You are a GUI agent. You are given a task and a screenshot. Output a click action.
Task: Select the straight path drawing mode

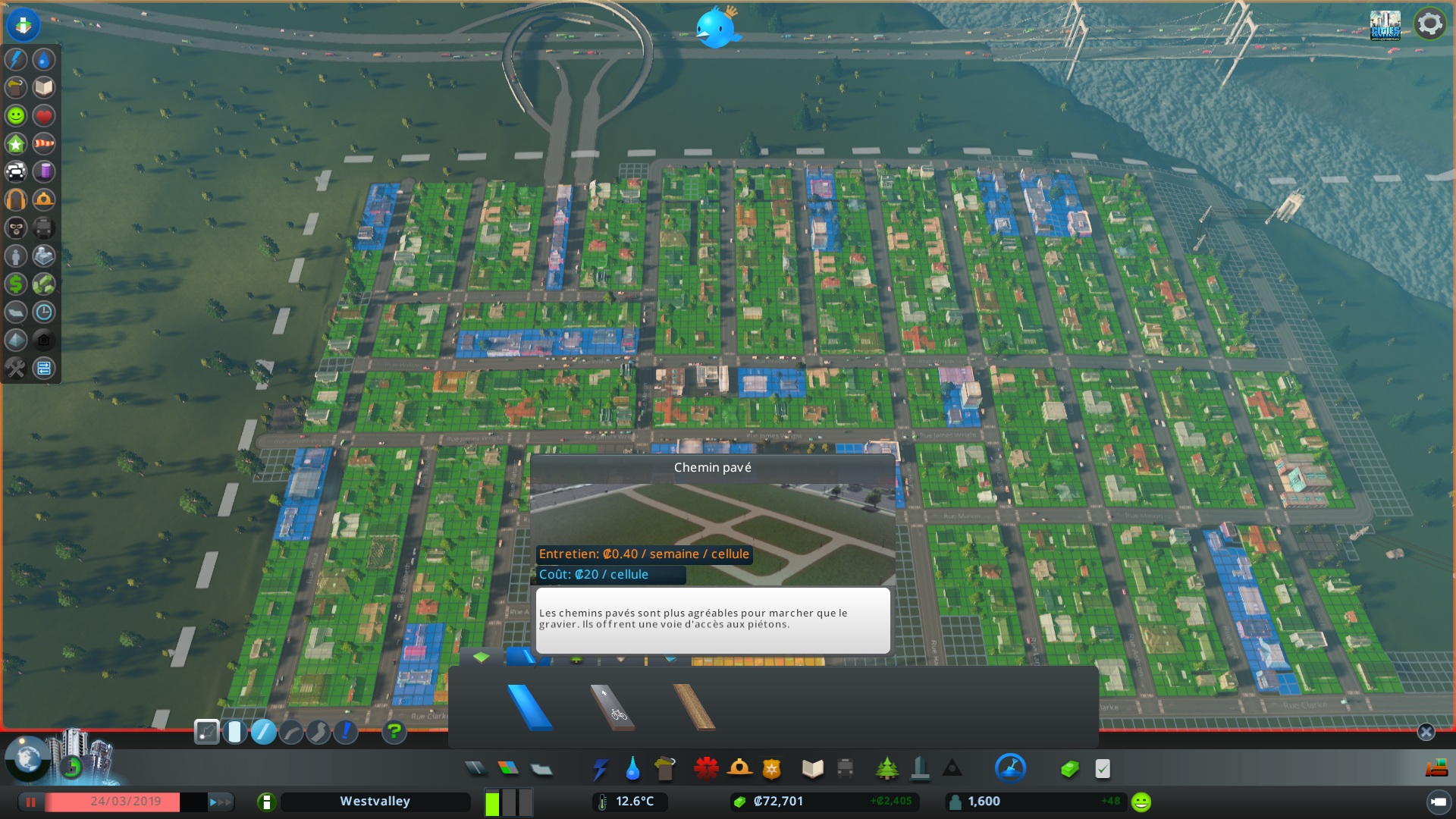264,730
